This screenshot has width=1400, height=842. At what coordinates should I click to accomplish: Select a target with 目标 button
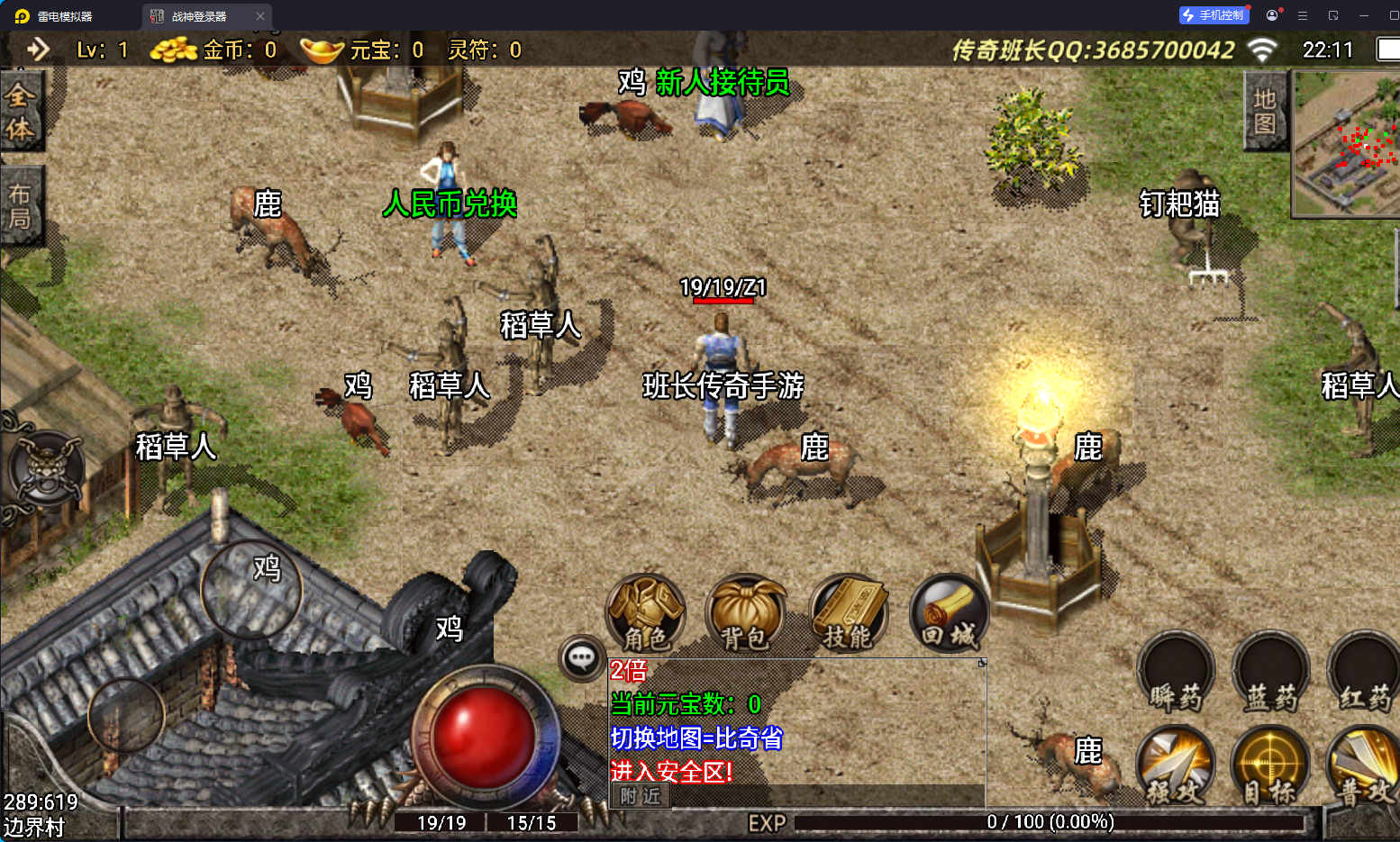point(1270,767)
